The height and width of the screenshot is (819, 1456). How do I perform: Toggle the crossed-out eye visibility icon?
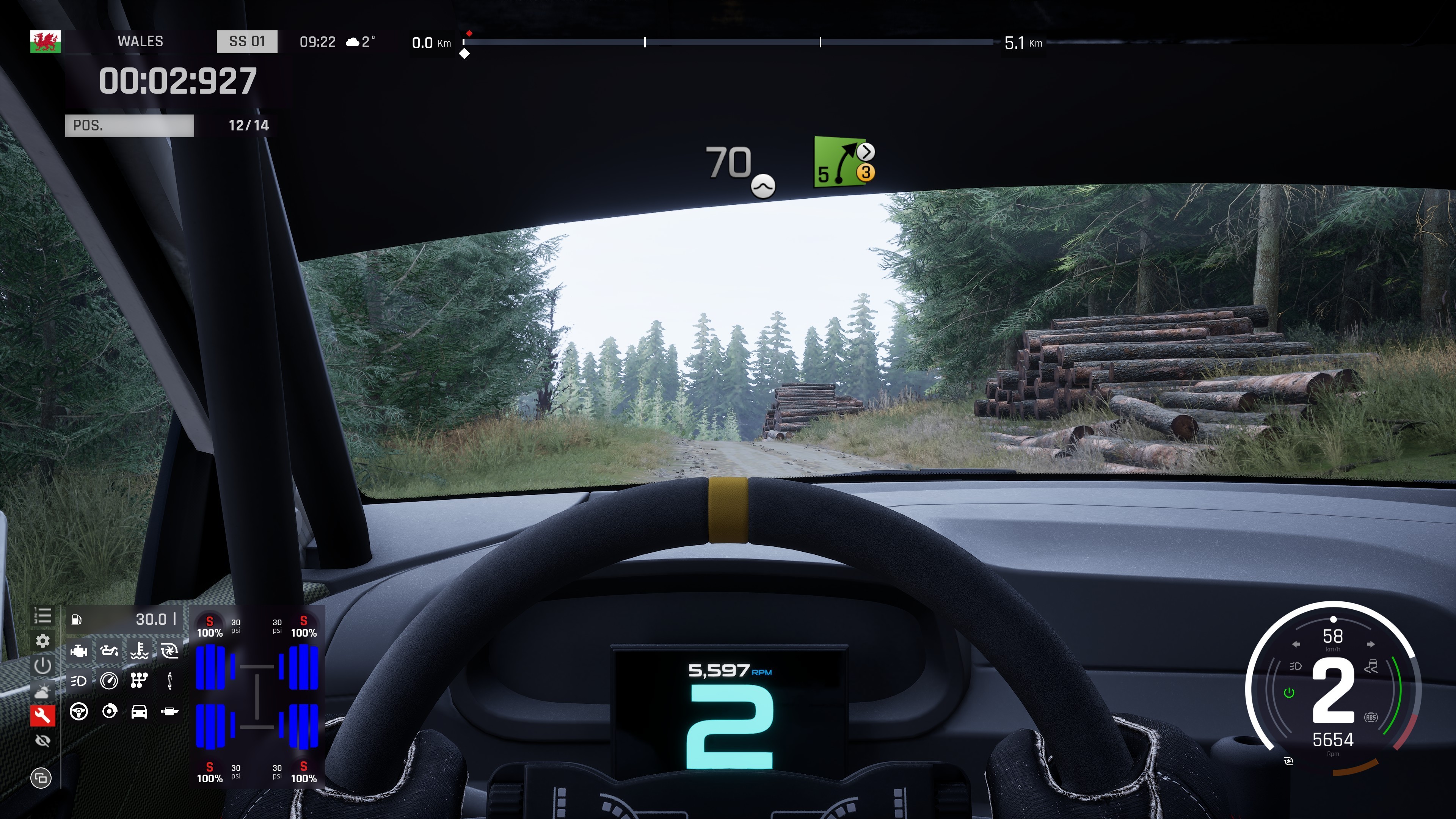point(43,741)
